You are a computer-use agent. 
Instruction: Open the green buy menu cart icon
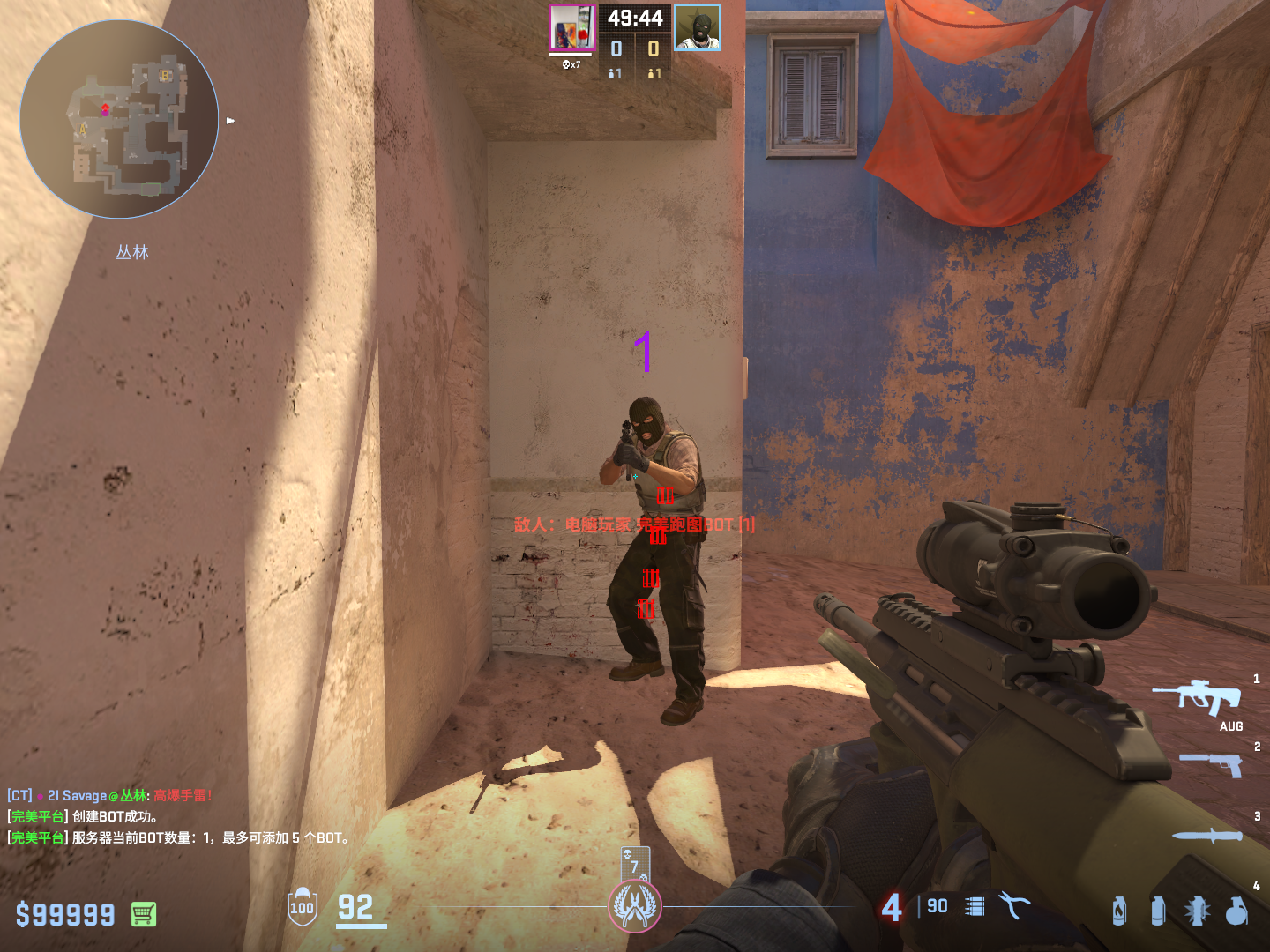[x=144, y=914]
